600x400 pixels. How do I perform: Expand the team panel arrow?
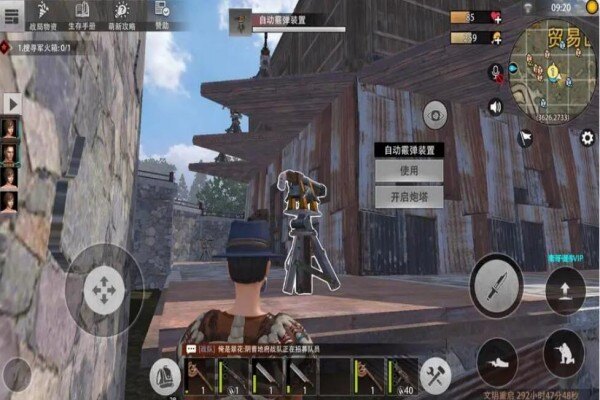click(x=13, y=104)
